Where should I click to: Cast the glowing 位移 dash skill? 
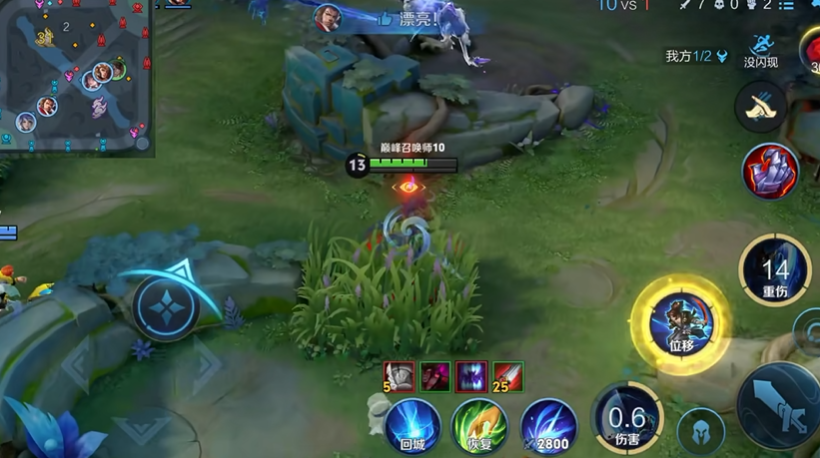coord(681,324)
